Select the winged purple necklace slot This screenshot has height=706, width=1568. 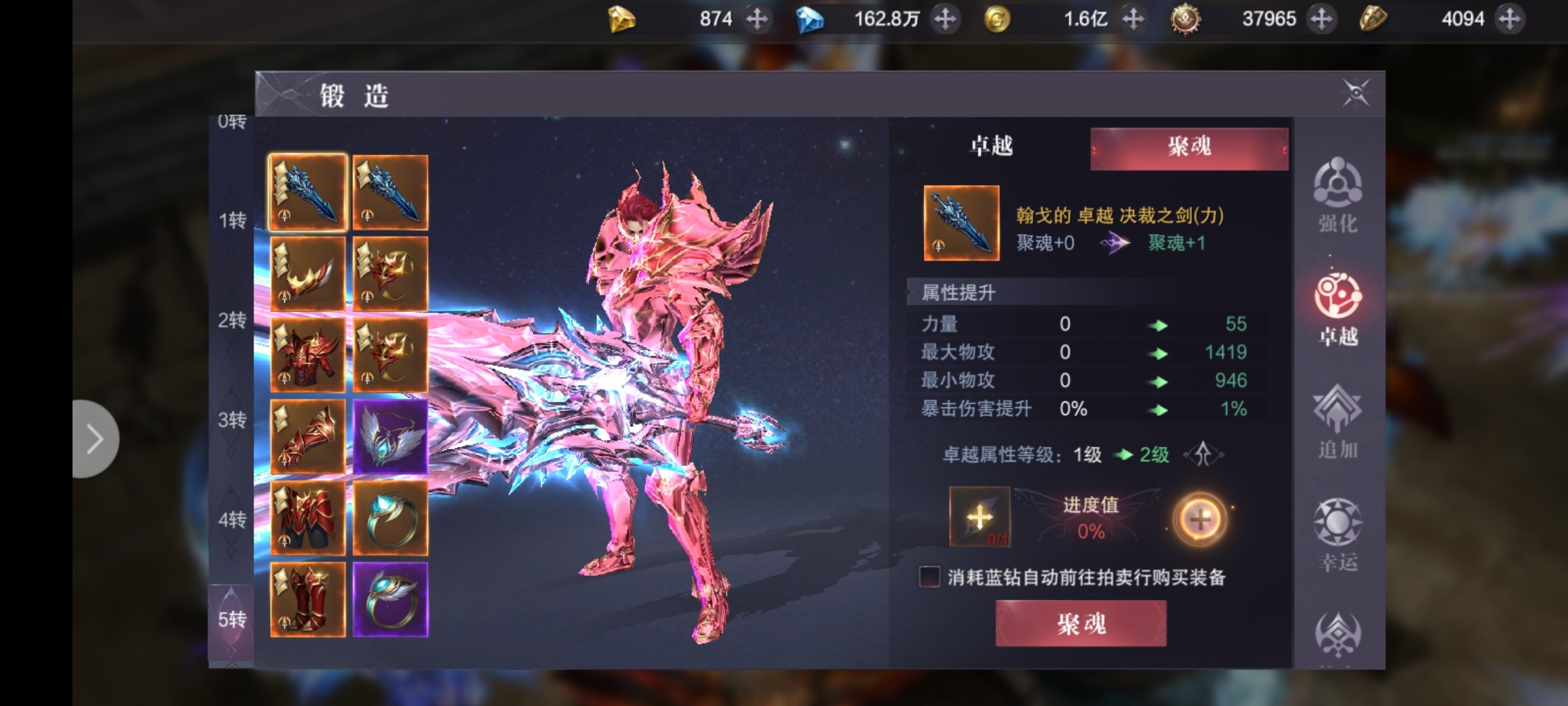click(391, 437)
